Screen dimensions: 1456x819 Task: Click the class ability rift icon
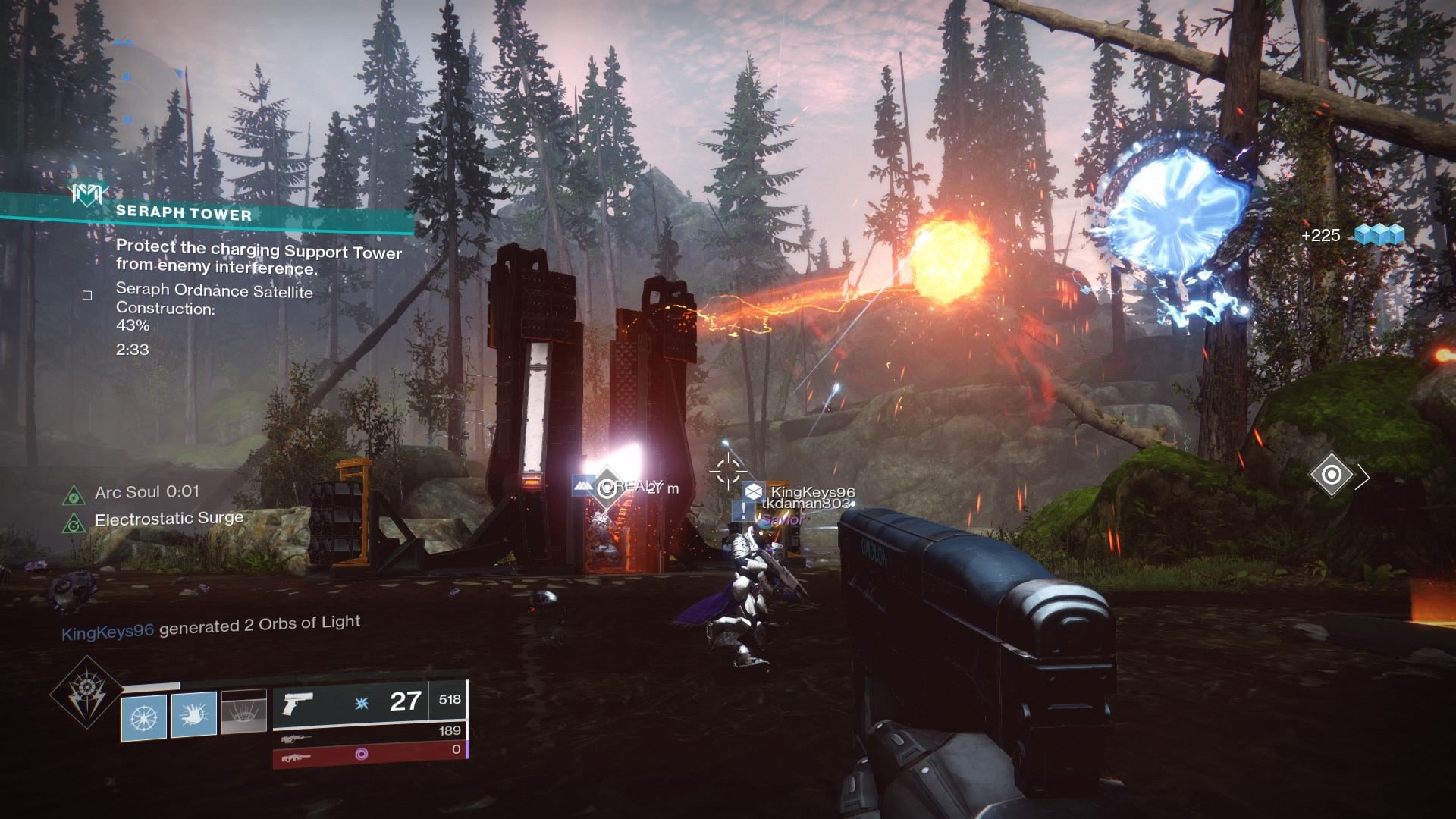[244, 713]
